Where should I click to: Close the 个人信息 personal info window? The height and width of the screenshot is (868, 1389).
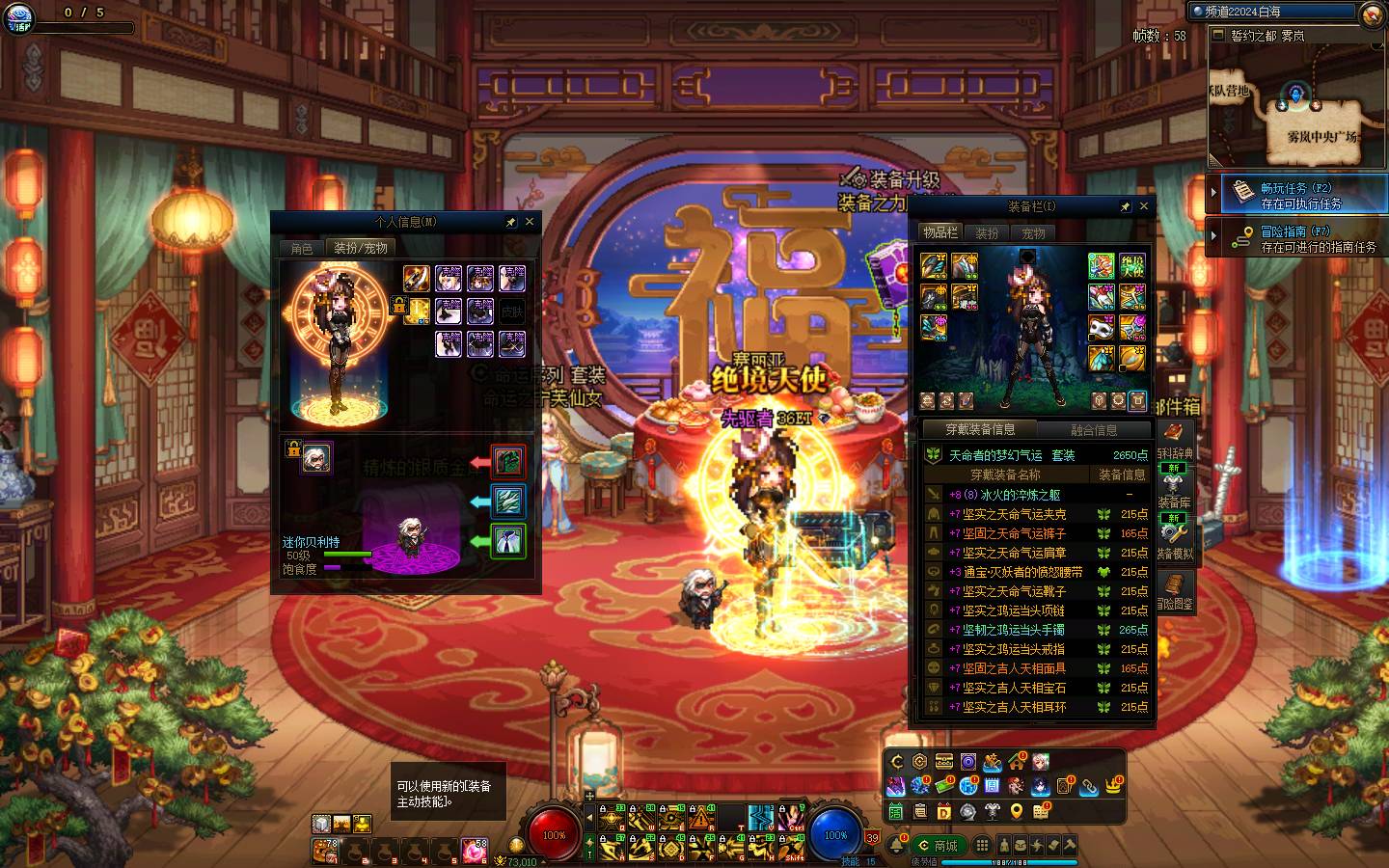tap(529, 222)
